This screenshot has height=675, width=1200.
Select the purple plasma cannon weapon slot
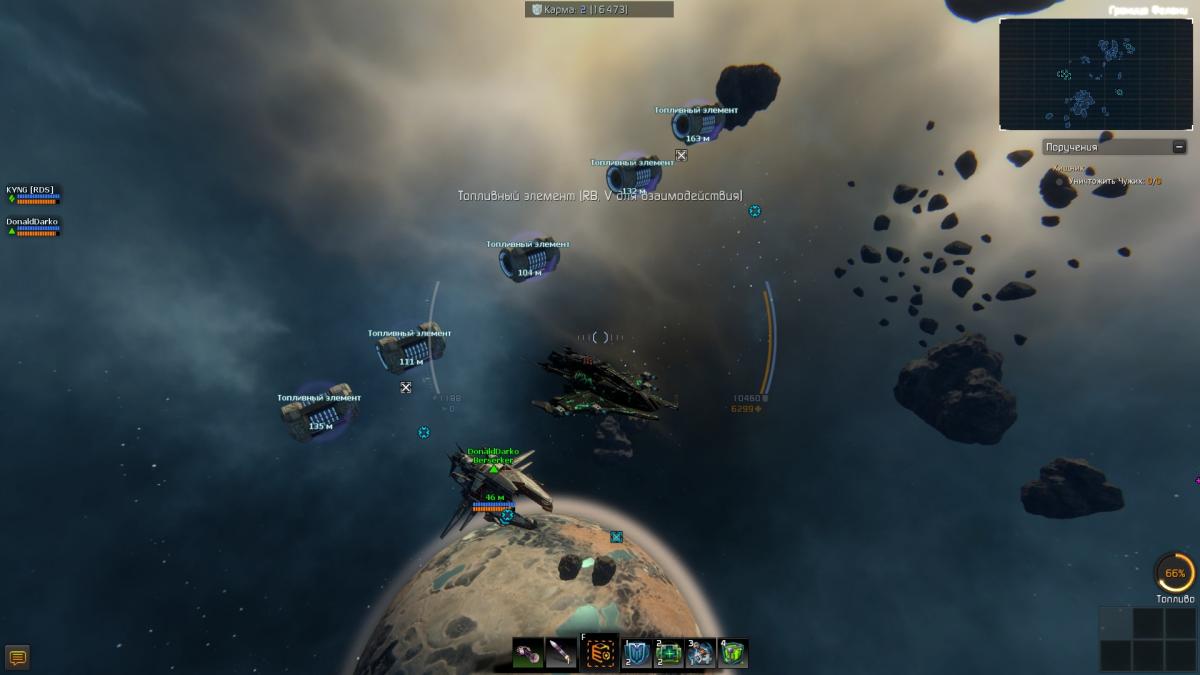pyautogui.click(x=528, y=654)
